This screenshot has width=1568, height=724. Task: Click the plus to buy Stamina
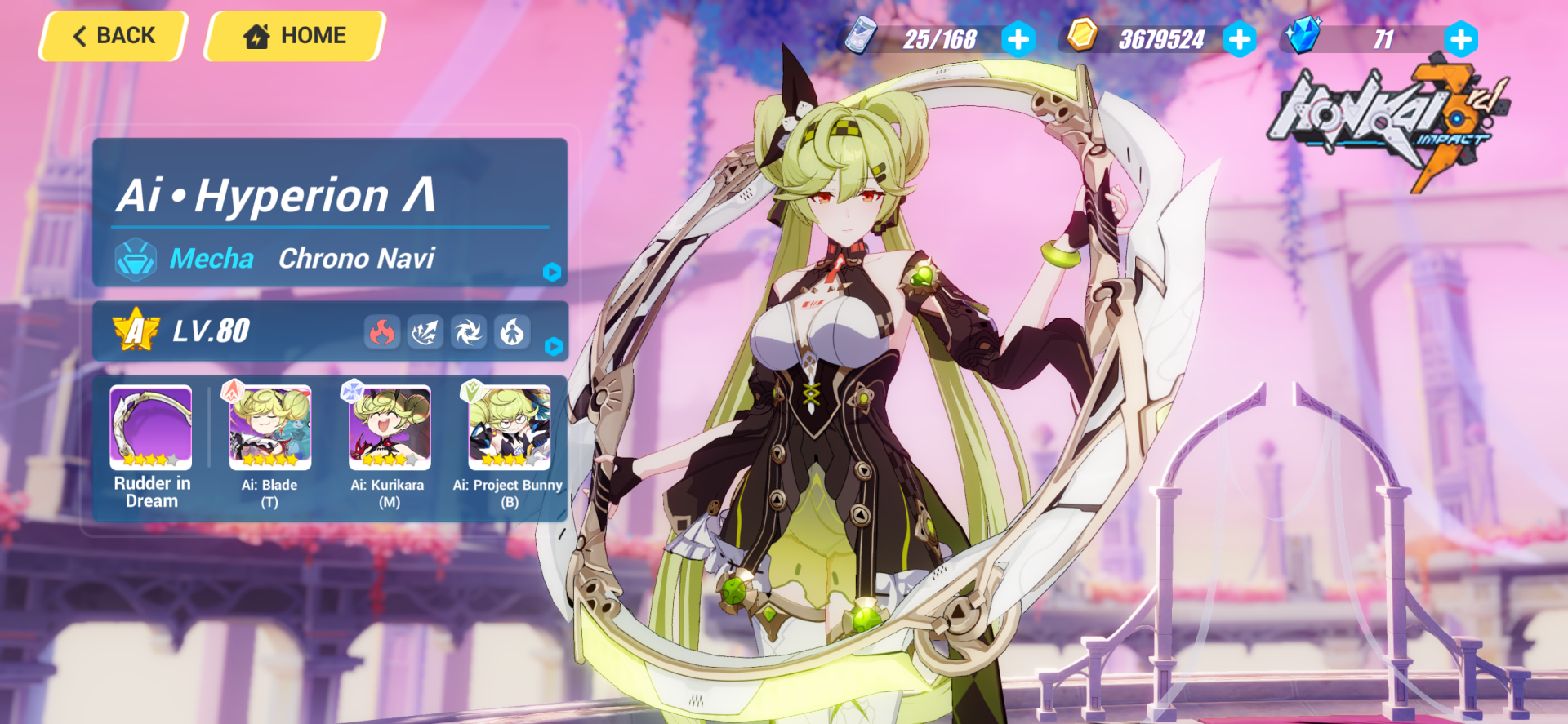point(1018,38)
